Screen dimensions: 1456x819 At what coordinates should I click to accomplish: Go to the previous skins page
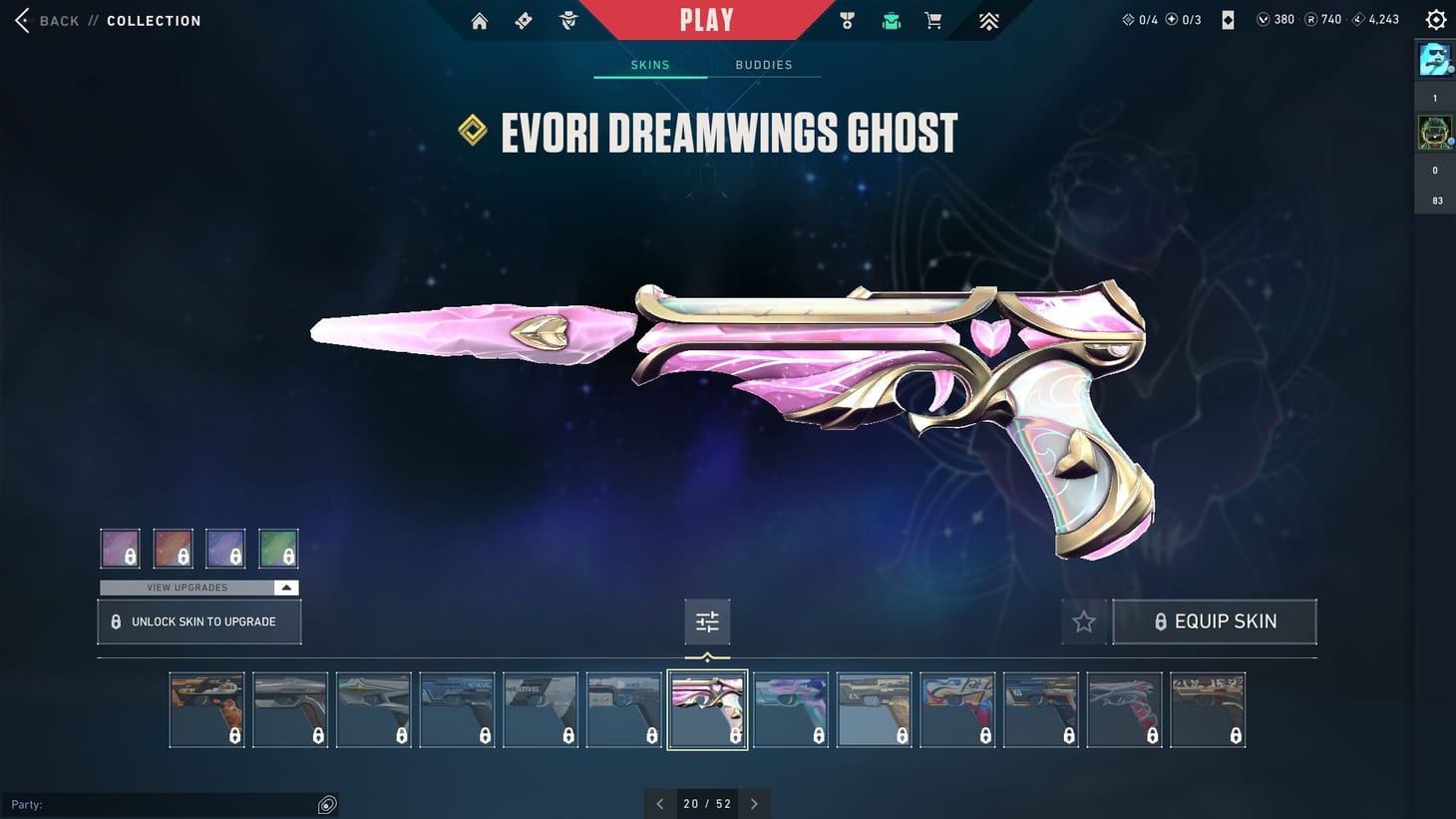(x=659, y=803)
